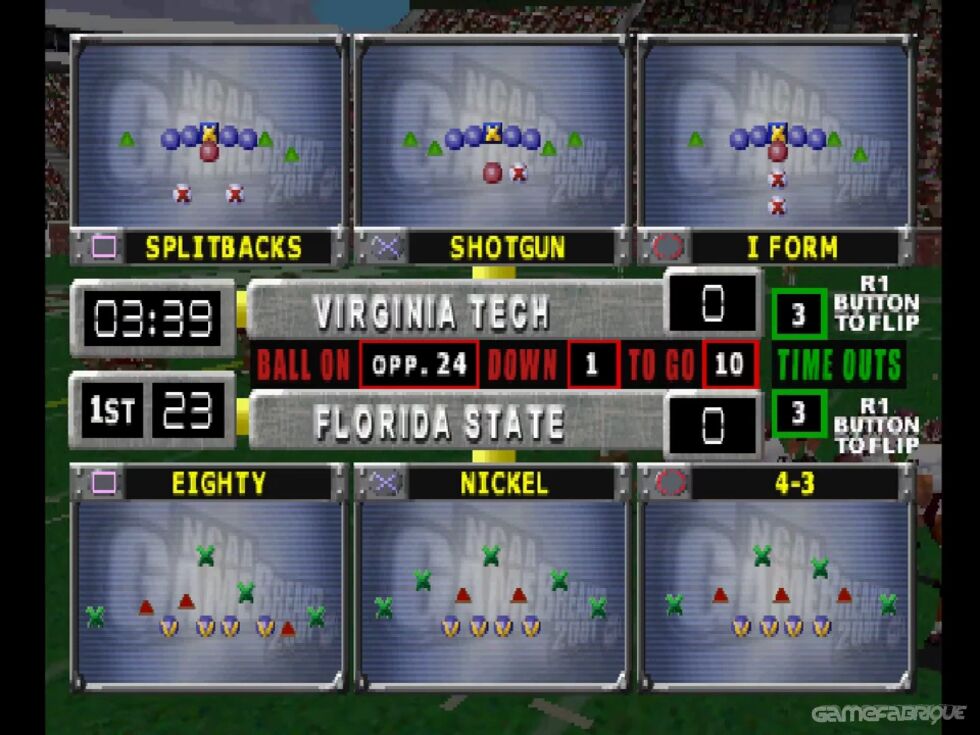The image size is (980, 735).
Task: Click the 4-3 label bar
Action: click(789, 483)
